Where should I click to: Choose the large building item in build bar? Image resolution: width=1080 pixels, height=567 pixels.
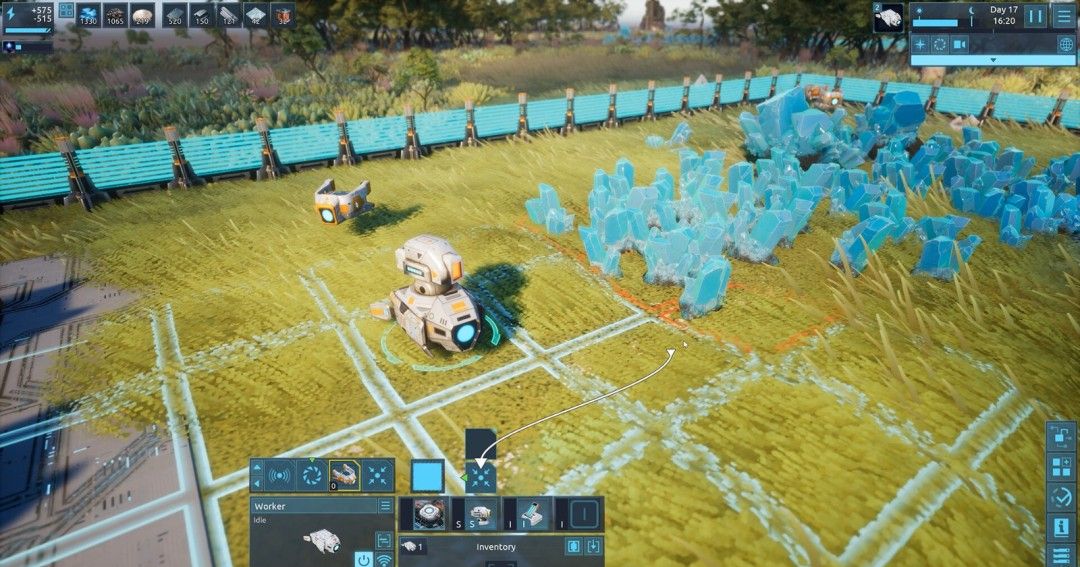(x=429, y=514)
